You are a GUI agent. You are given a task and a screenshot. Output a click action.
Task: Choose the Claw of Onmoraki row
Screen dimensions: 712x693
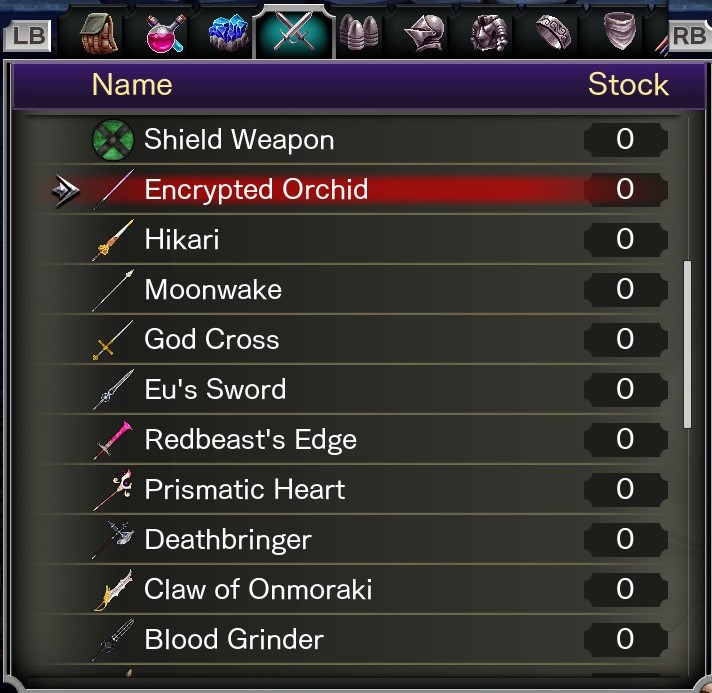(258, 589)
